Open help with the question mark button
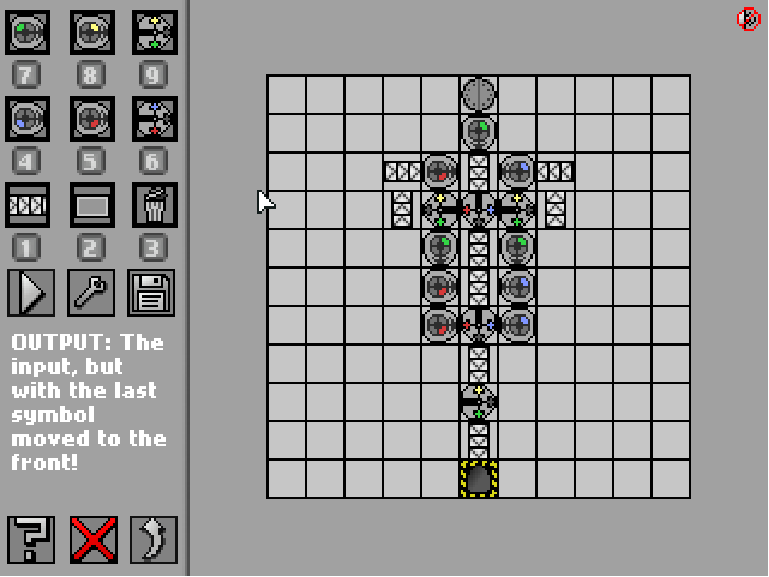This screenshot has height=577, width=769. click(31, 540)
